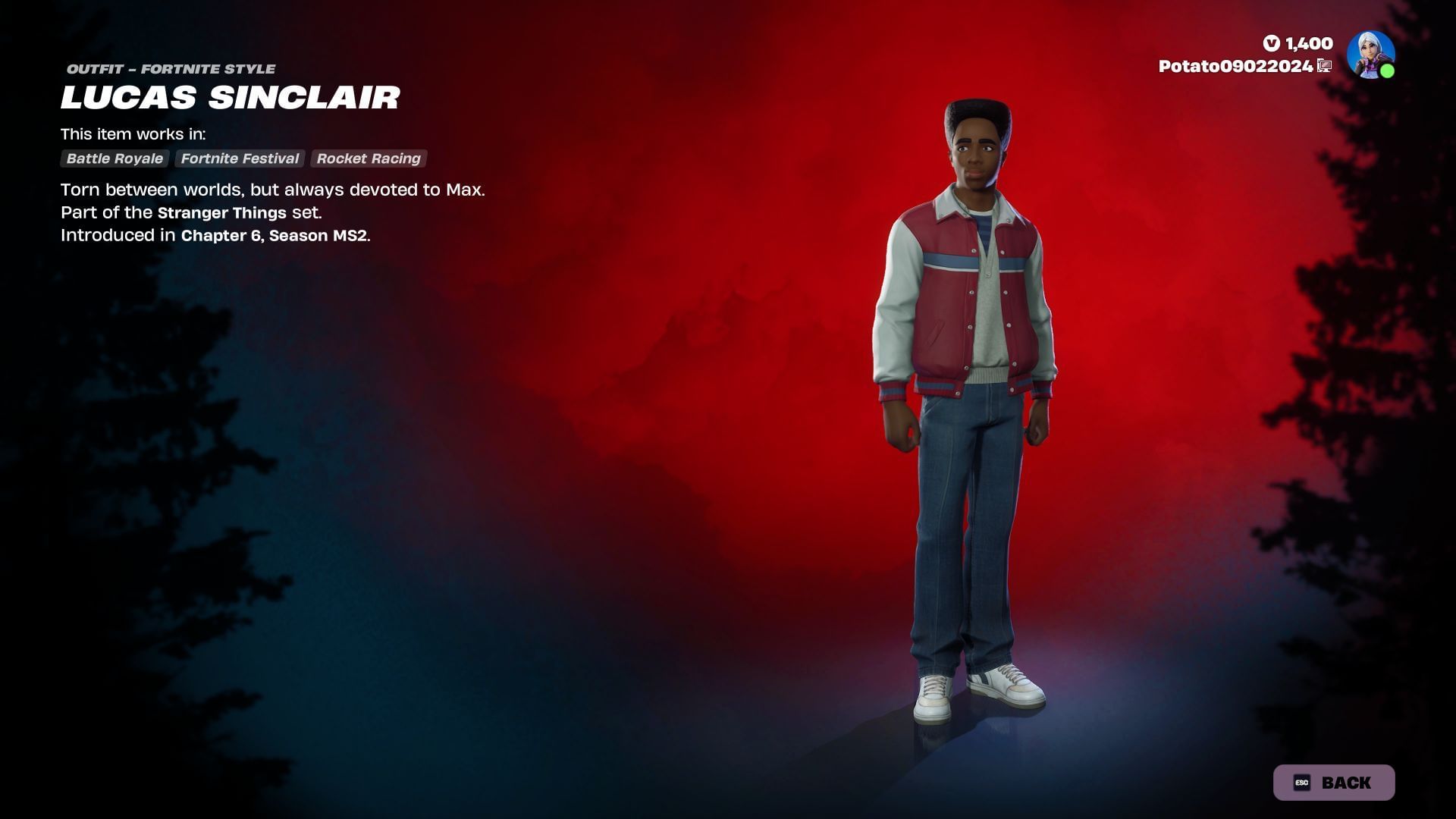This screenshot has width=1456, height=819.
Task: Click the Rocket Racing mode tag
Action: [369, 158]
